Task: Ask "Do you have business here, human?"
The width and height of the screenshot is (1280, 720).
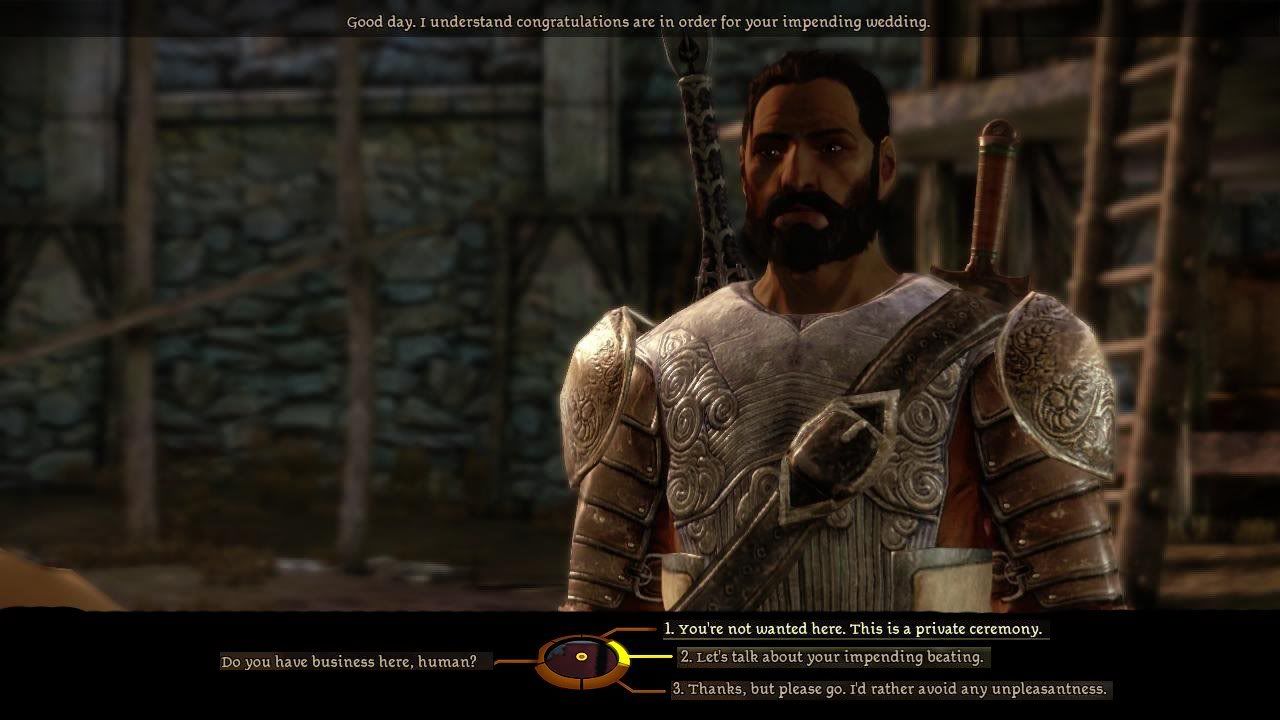Action: (x=356, y=662)
